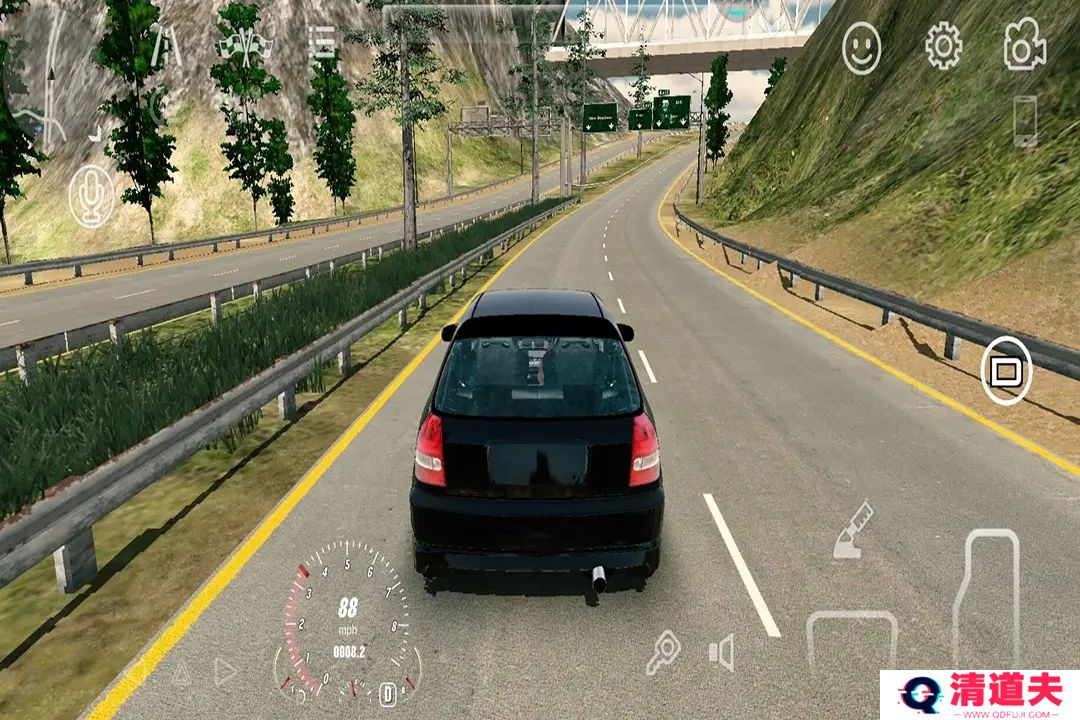The image size is (1080, 720).
Task: Open the list menu icon
Action: coord(322,42)
